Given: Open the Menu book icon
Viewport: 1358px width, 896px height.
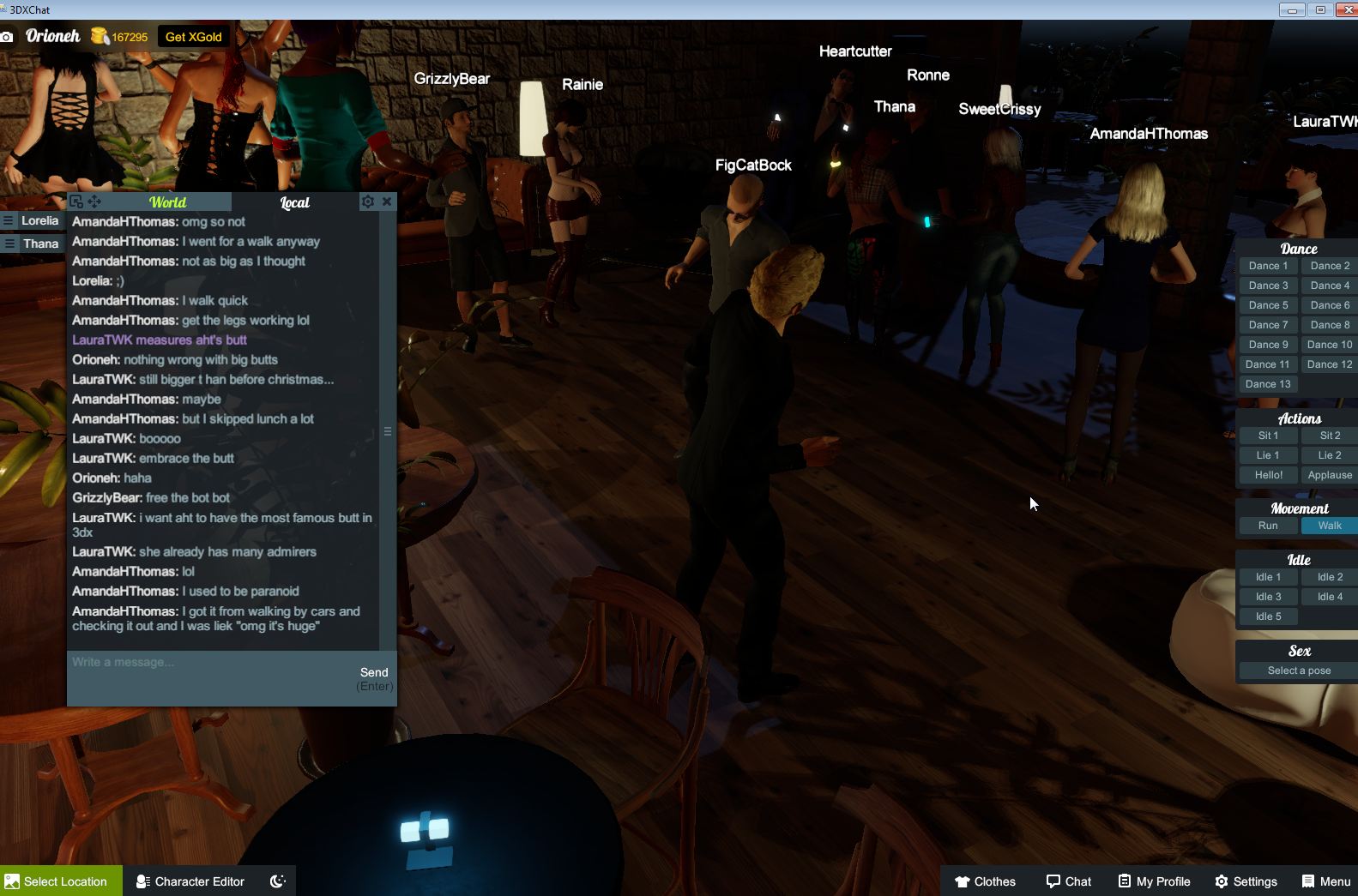Looking at the screenshot, I should (x=1307, y=881).
